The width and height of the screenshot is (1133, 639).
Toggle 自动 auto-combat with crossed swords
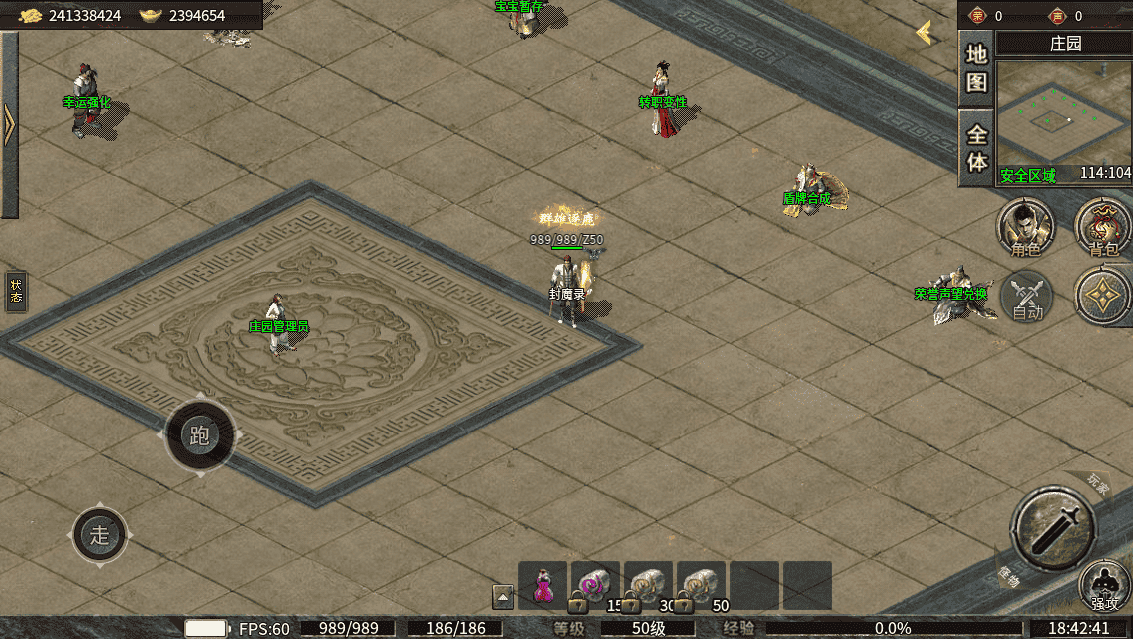point(1027,297)
